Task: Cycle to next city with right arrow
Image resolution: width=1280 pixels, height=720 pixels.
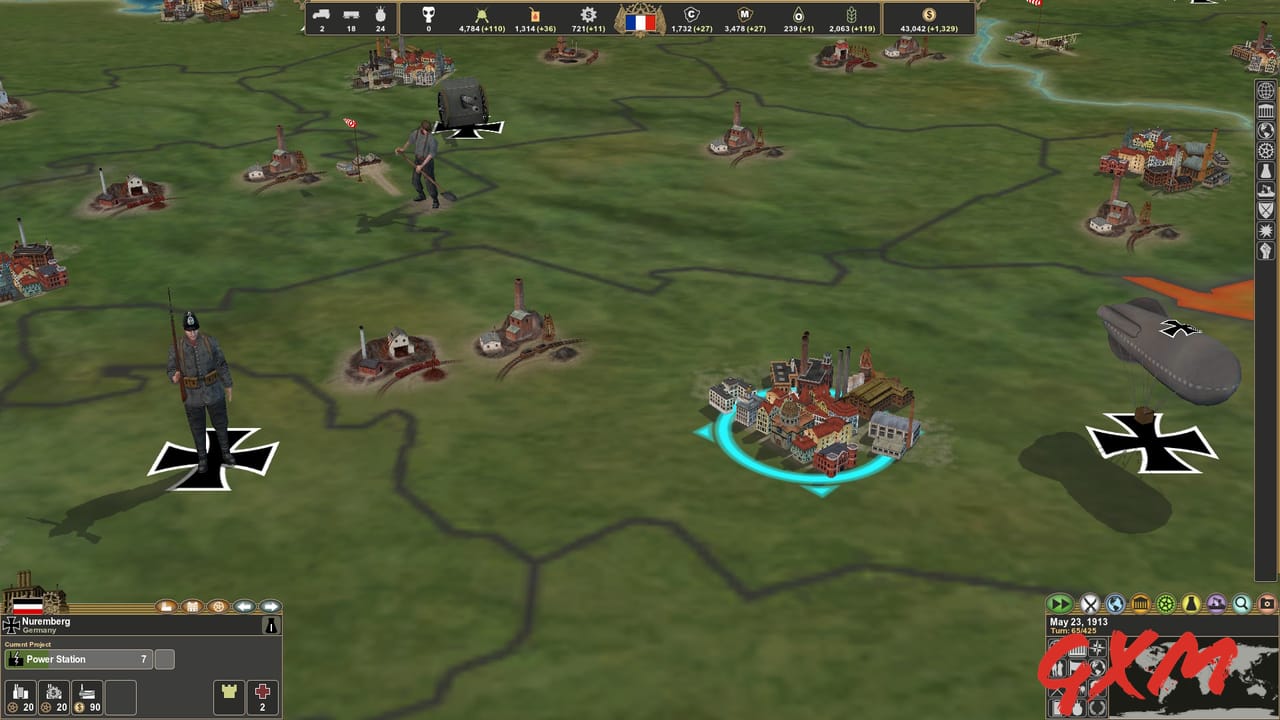Action: coord(269,606)
